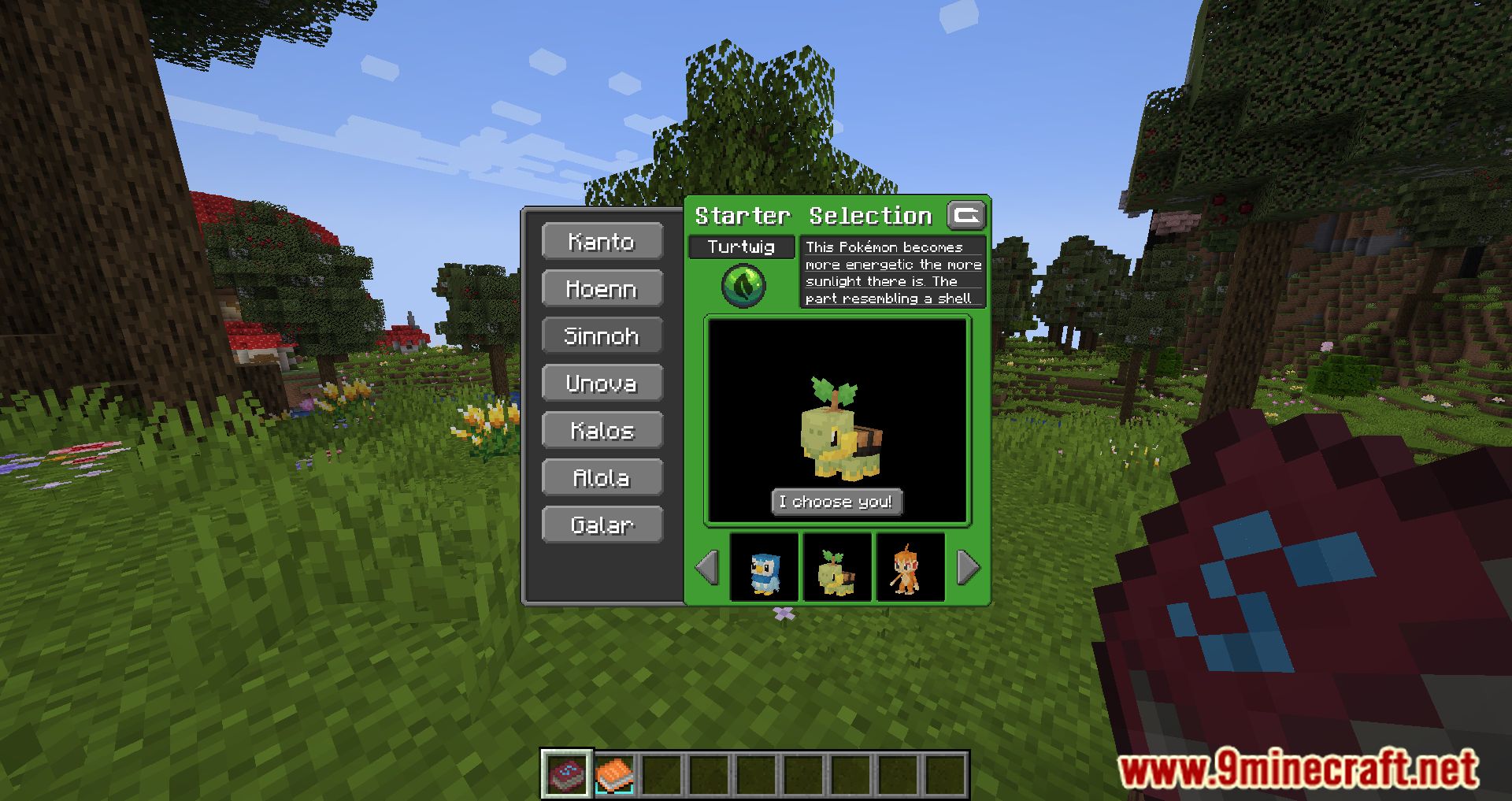Click the exit icon on the Starter Selection header
Screen dimensions: 1512x801
[x=966, y=215]
